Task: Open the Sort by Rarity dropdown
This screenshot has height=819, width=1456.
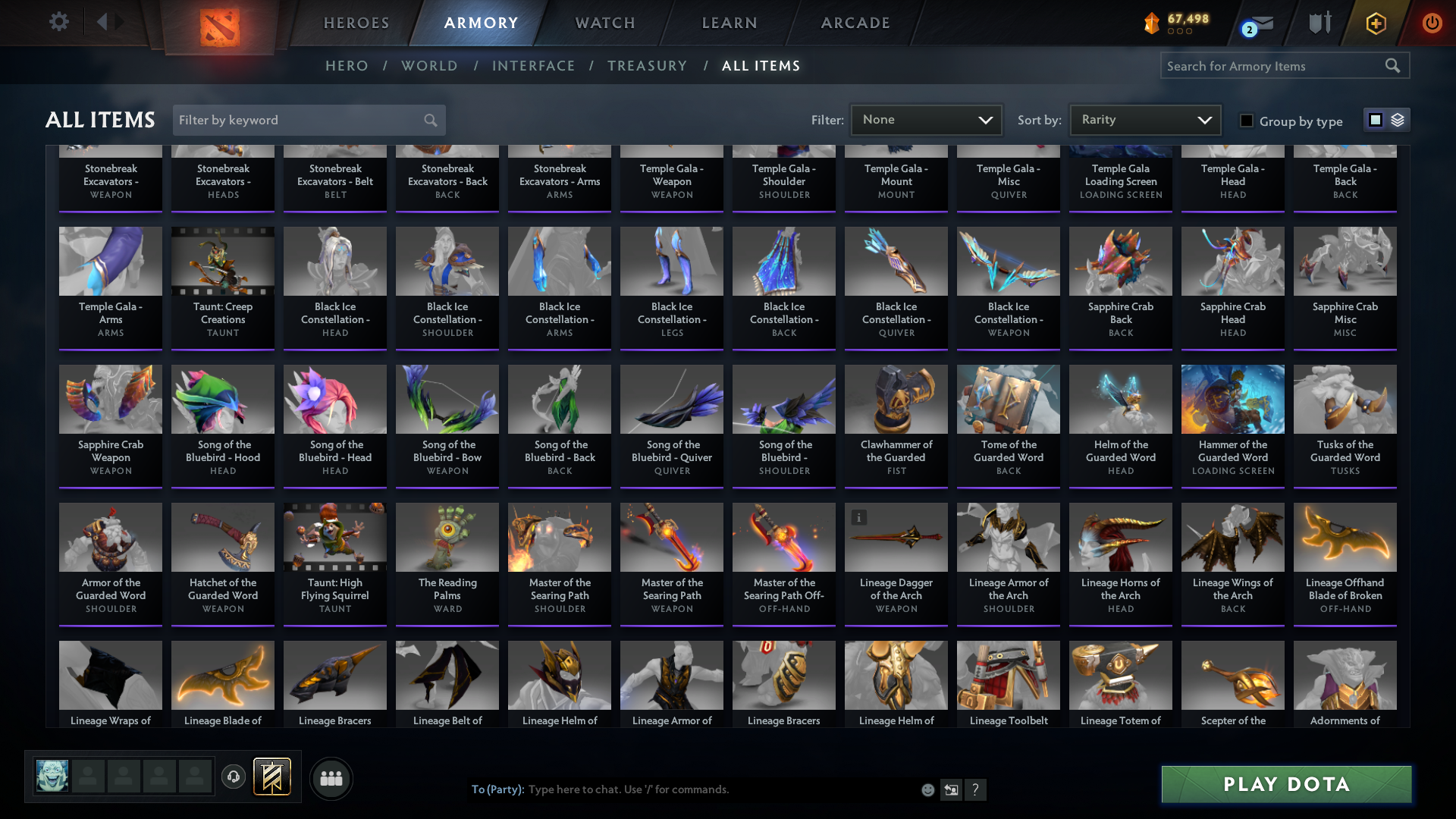Action: (x=1144, y=119)
